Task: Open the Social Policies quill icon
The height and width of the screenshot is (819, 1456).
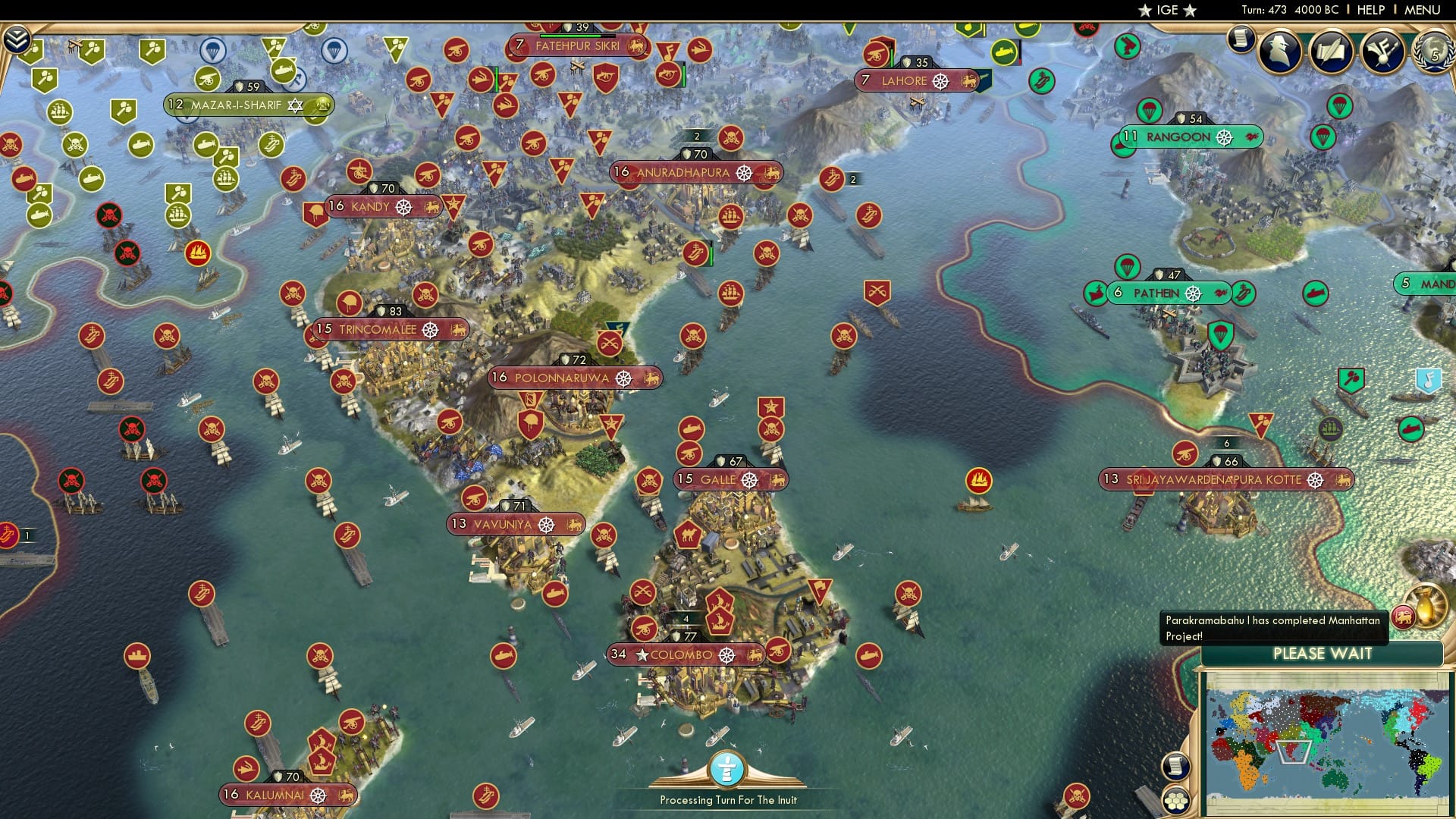Action: (1331, 50)
